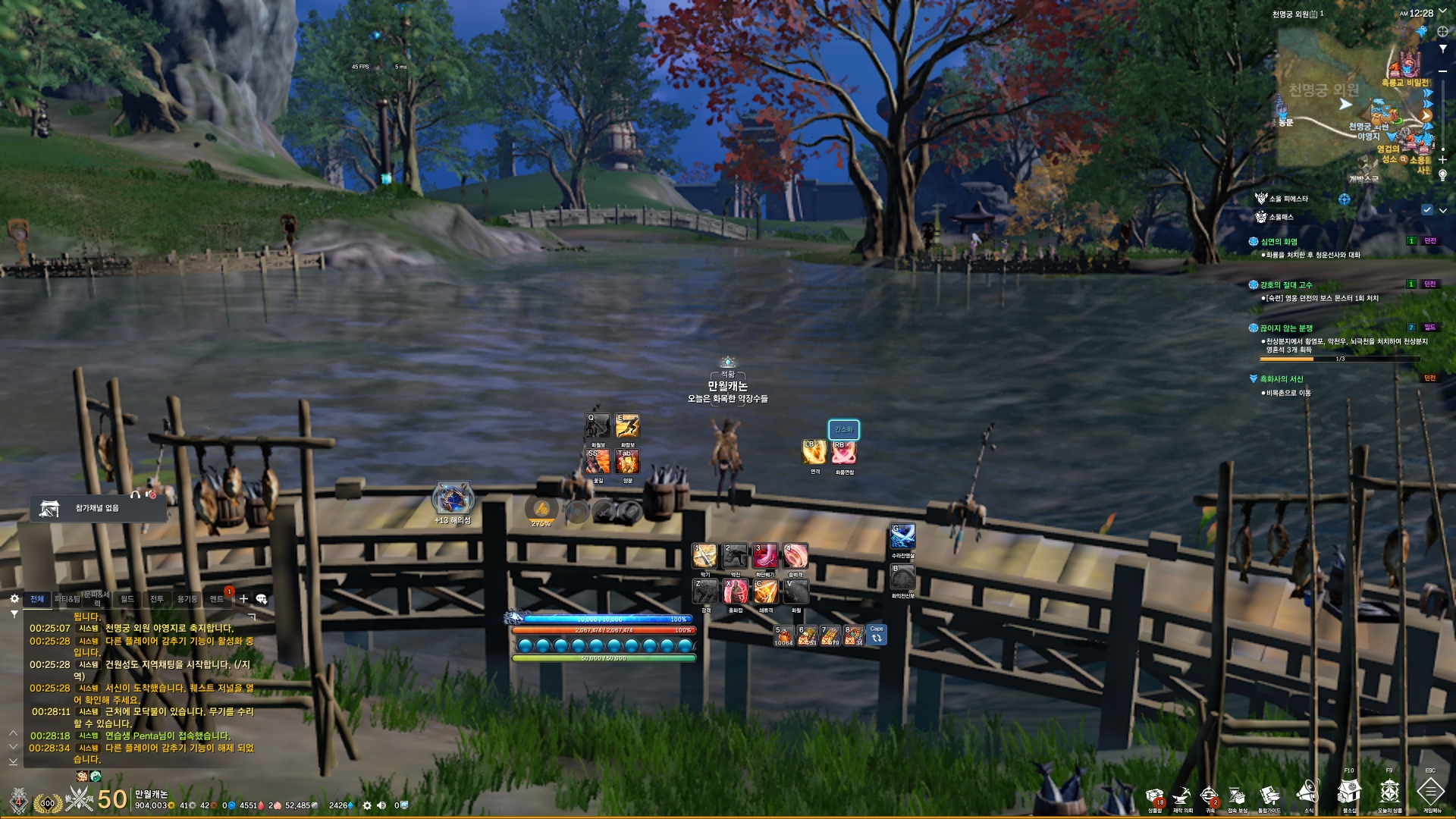Open the minimap filter funnel
Screen dimensions: 1456x819
(1442, 49)
